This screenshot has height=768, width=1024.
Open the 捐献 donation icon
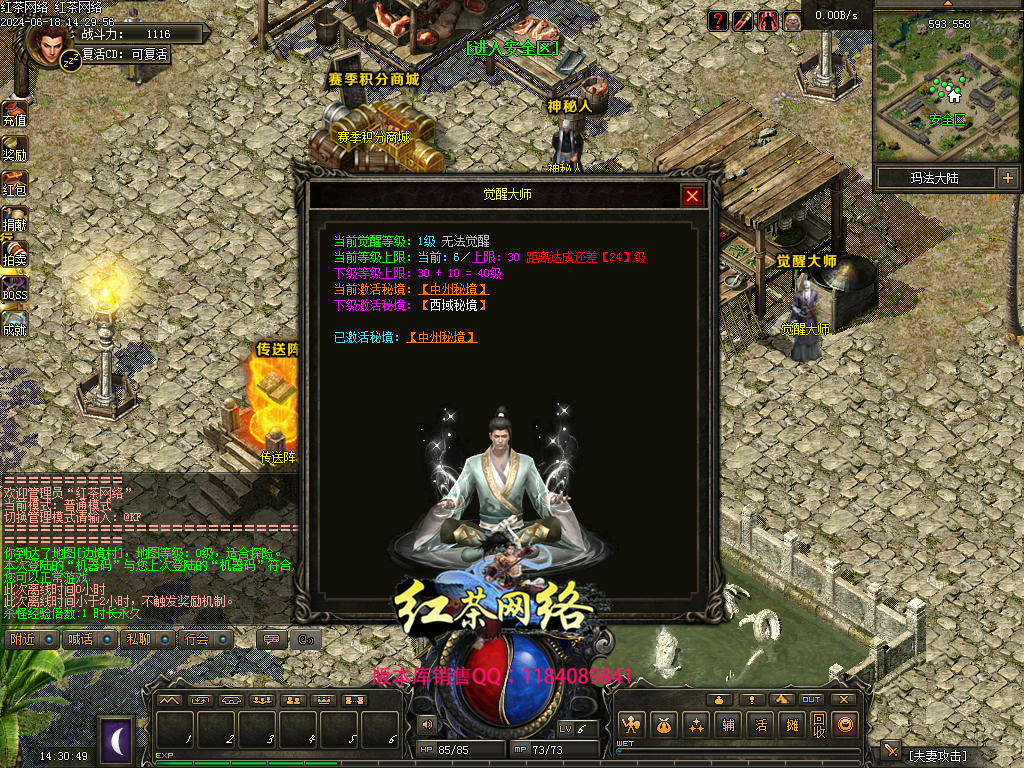[14, 218]
